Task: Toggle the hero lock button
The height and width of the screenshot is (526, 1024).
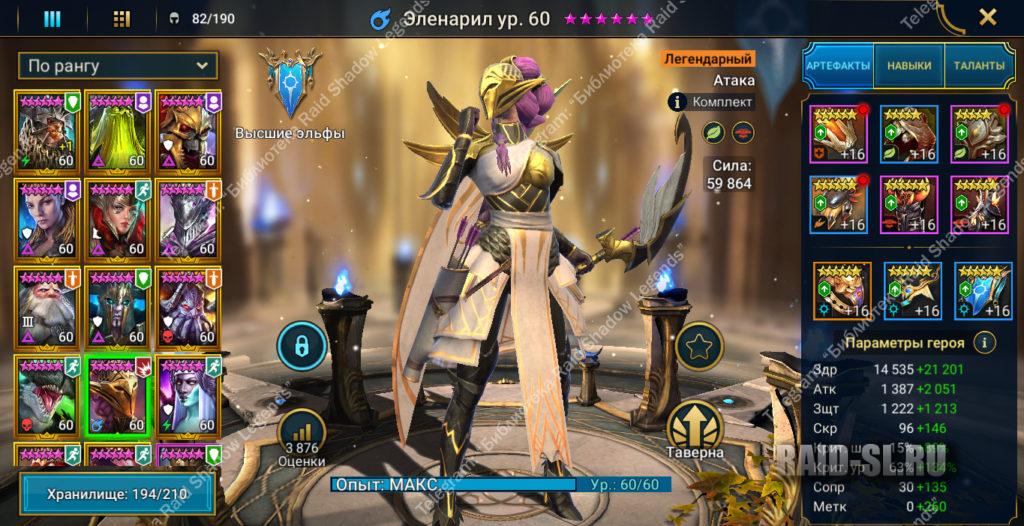Action: click(x=302, y=346)
